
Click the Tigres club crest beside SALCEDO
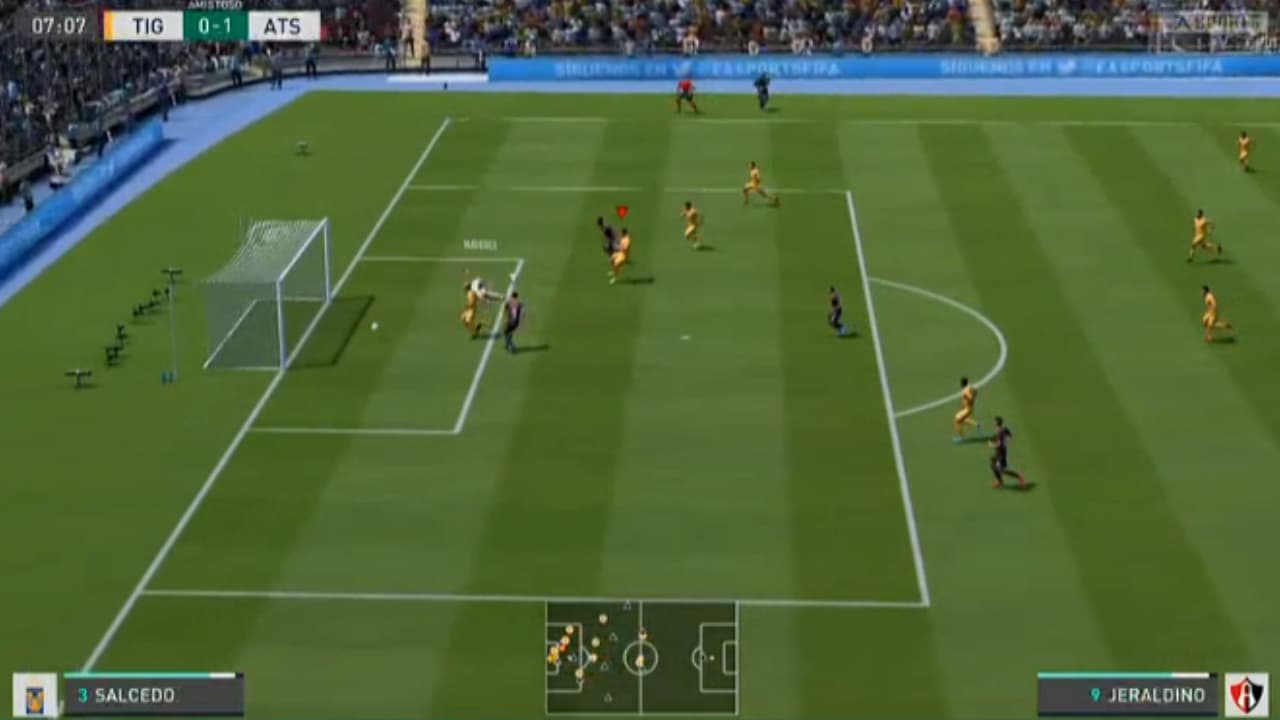[x=33, y=692]
